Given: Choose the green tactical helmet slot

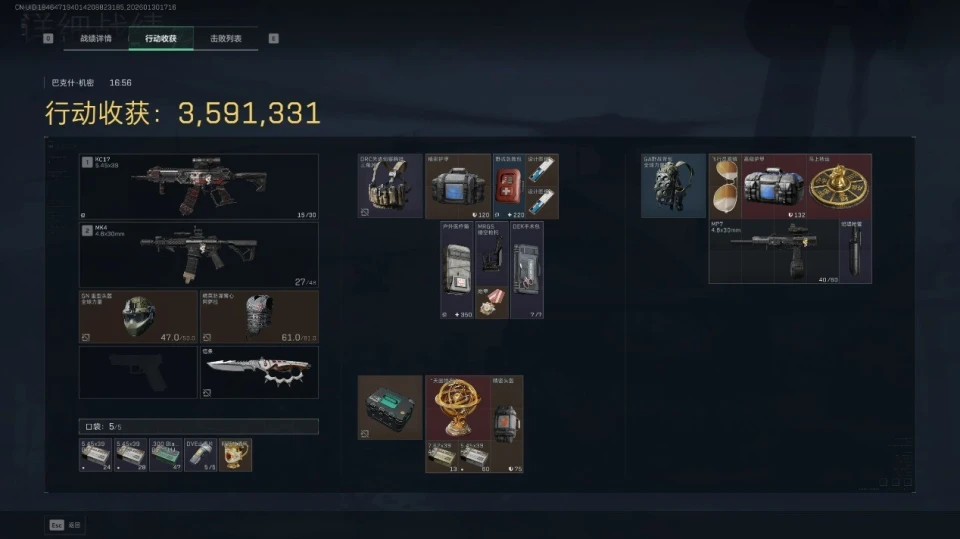Looking at the screenshot, I should 138,317.
